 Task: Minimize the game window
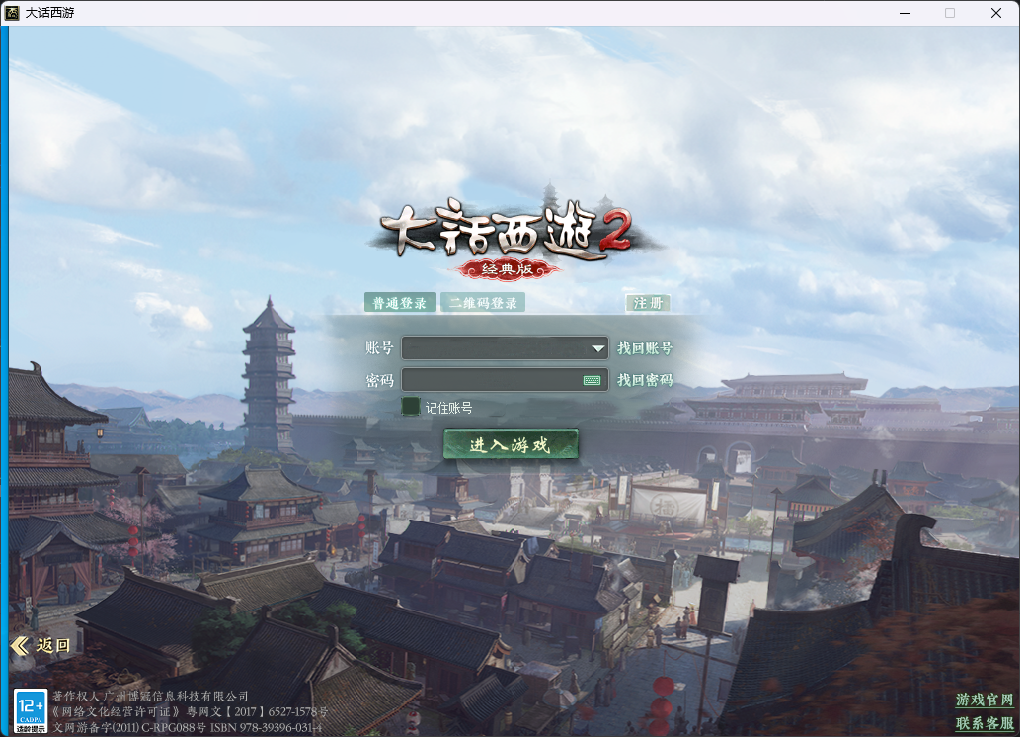(x=904, y=13)
